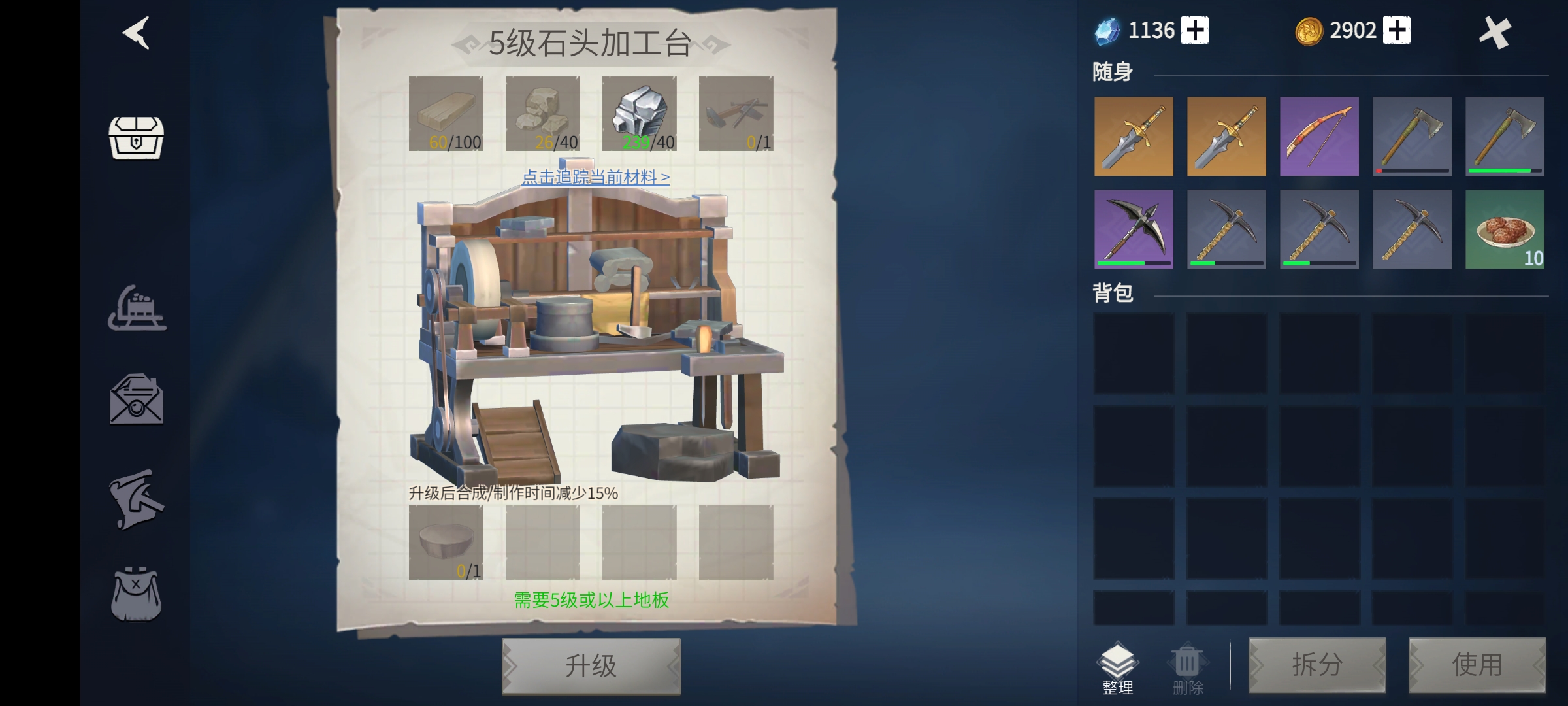This screenshot has width=1568, height=706.
Task: Tap the iron ore material slot showing 239/40
Action: click(639, 114)
